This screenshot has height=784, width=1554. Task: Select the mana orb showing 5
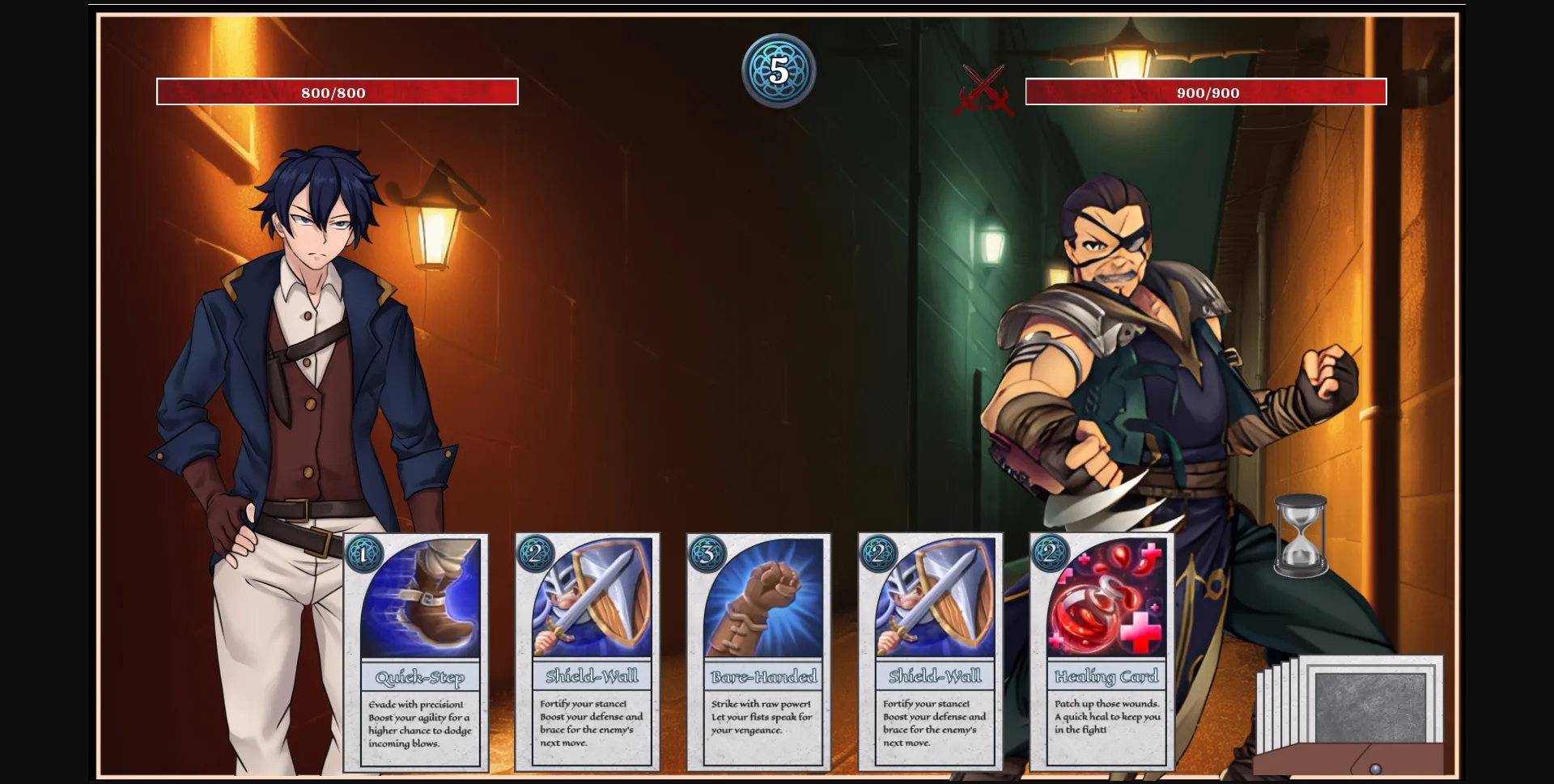[x=779, y=70]
